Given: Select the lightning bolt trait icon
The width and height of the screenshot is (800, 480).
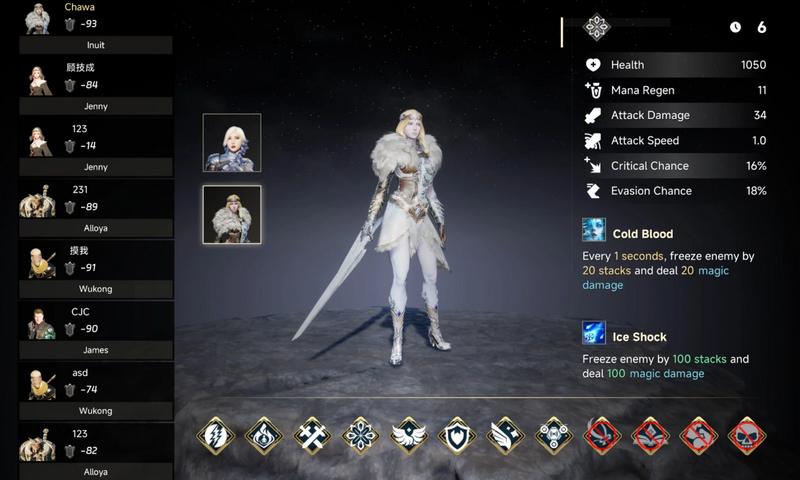Looking at the screenshot, I should (216, 436).
